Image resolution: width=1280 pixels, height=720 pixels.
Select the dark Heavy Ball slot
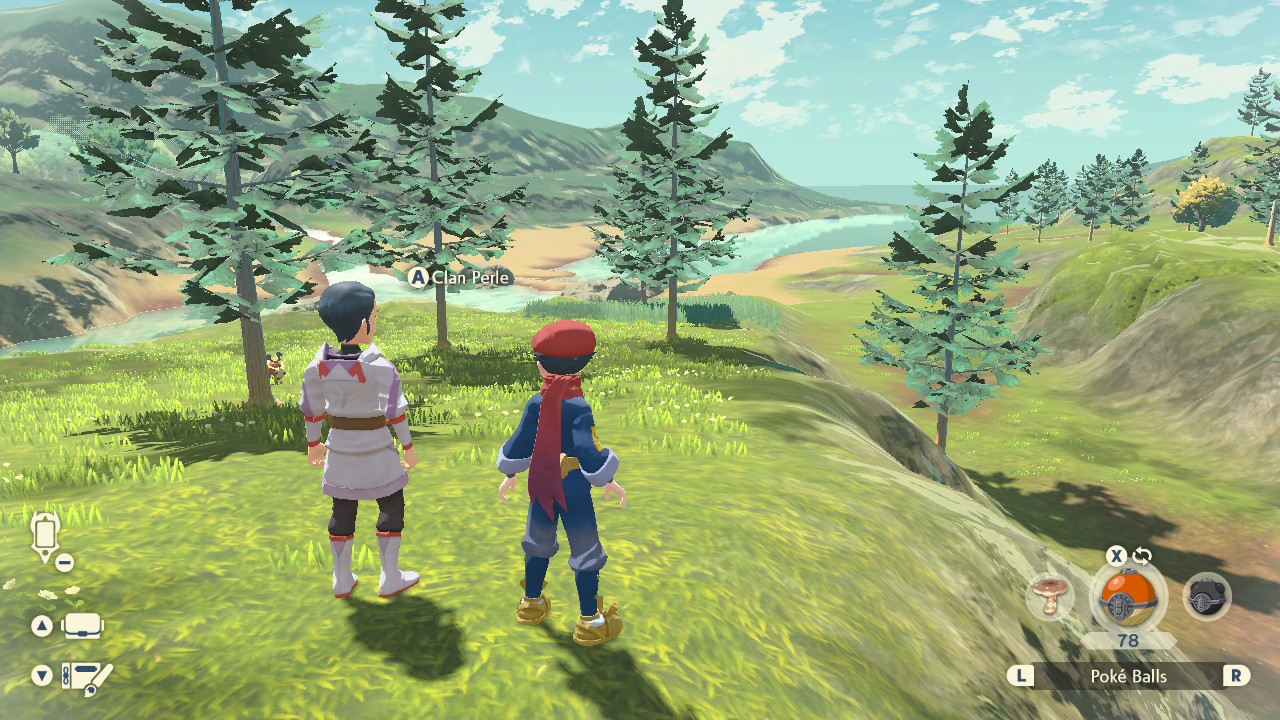point(1206,597)
